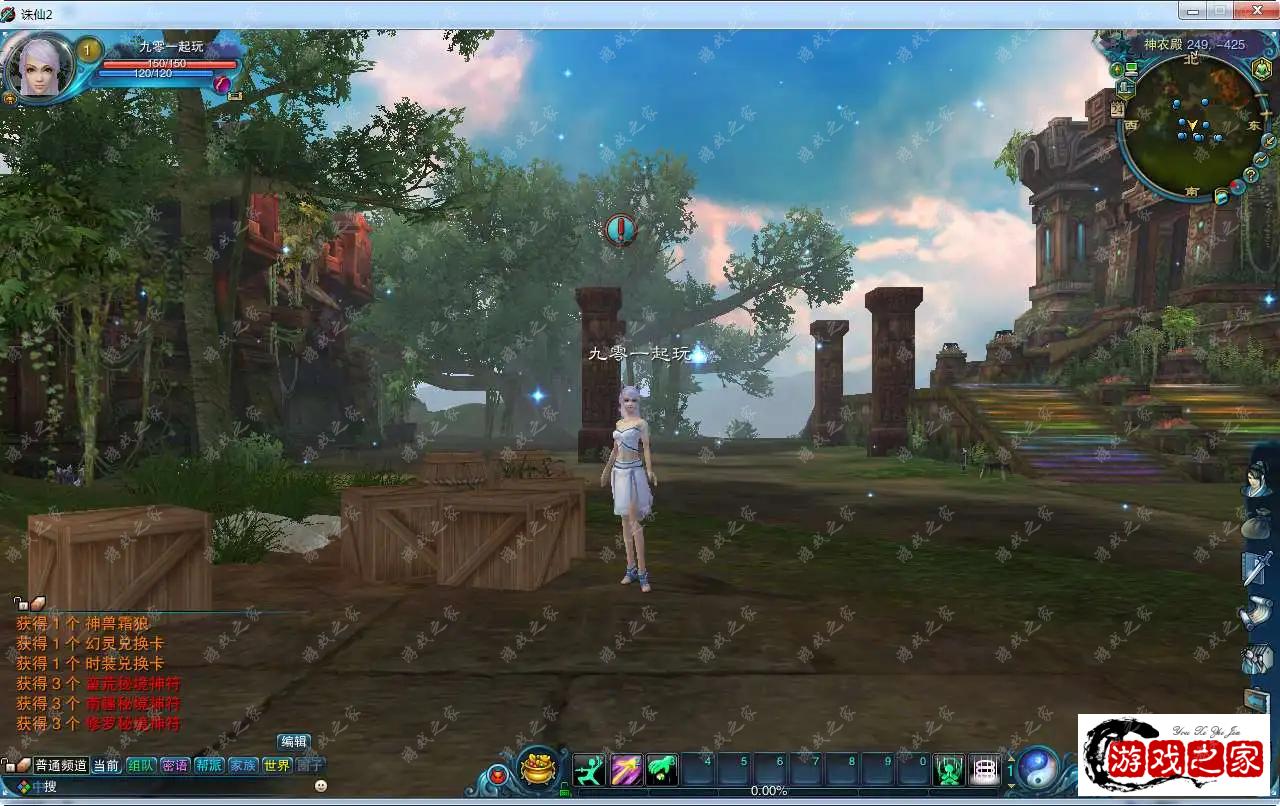
Task: Switch to the 帮派 guild chat tab
Action: coord(209,765)
